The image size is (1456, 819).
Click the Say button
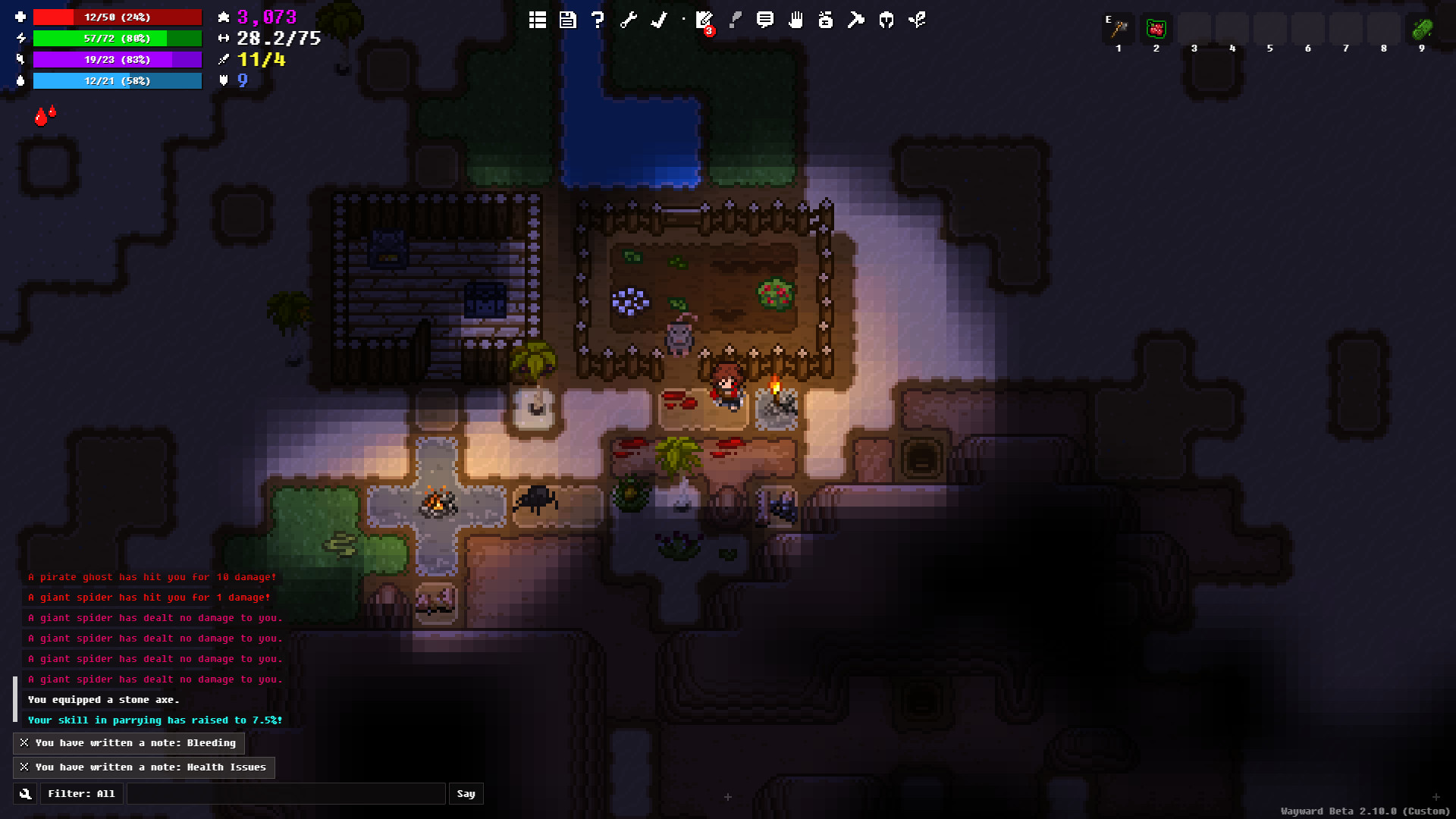pyautogui.click(x=466, y=794)
